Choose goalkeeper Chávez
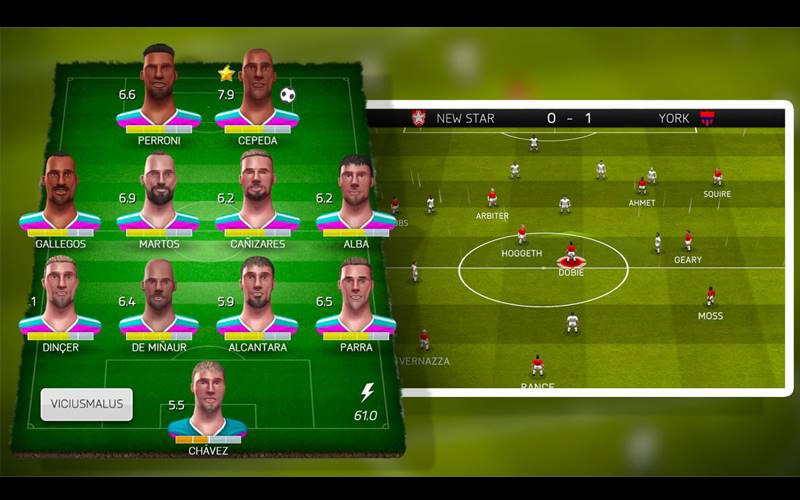The width and height of the screenshot is (800, 500). [x=208, y=403]
